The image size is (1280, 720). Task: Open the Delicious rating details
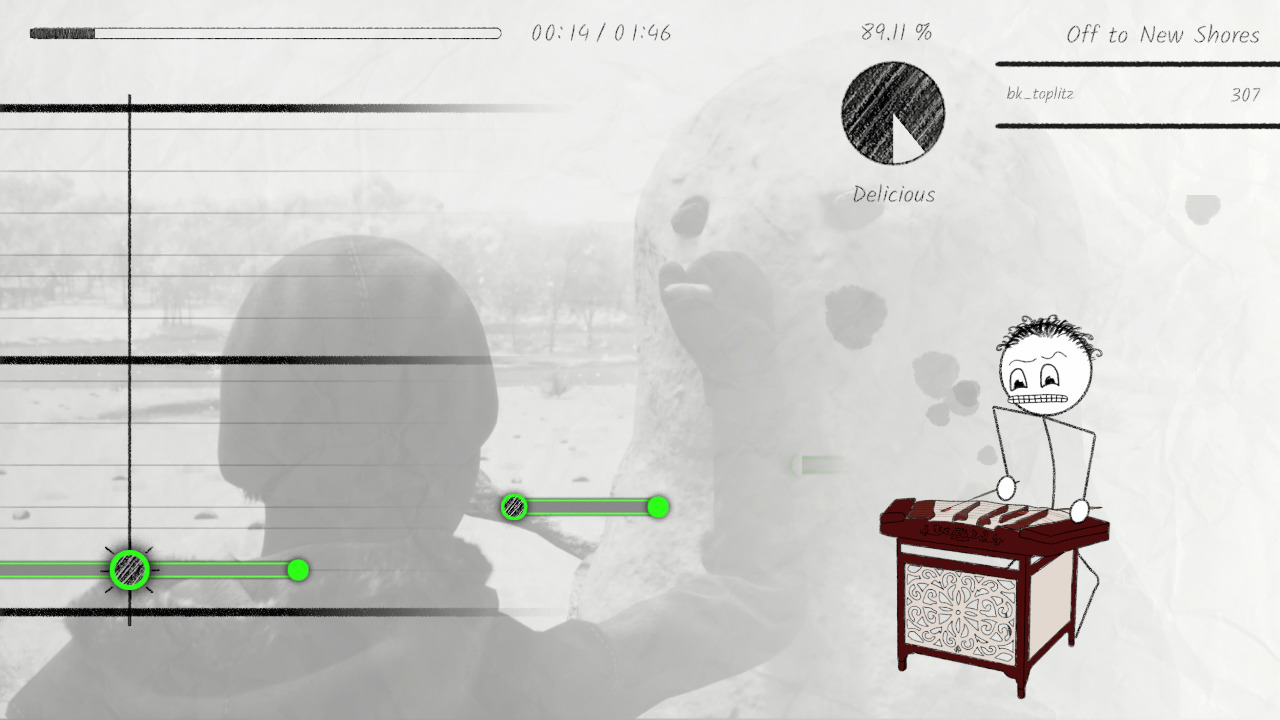(893, 194)
